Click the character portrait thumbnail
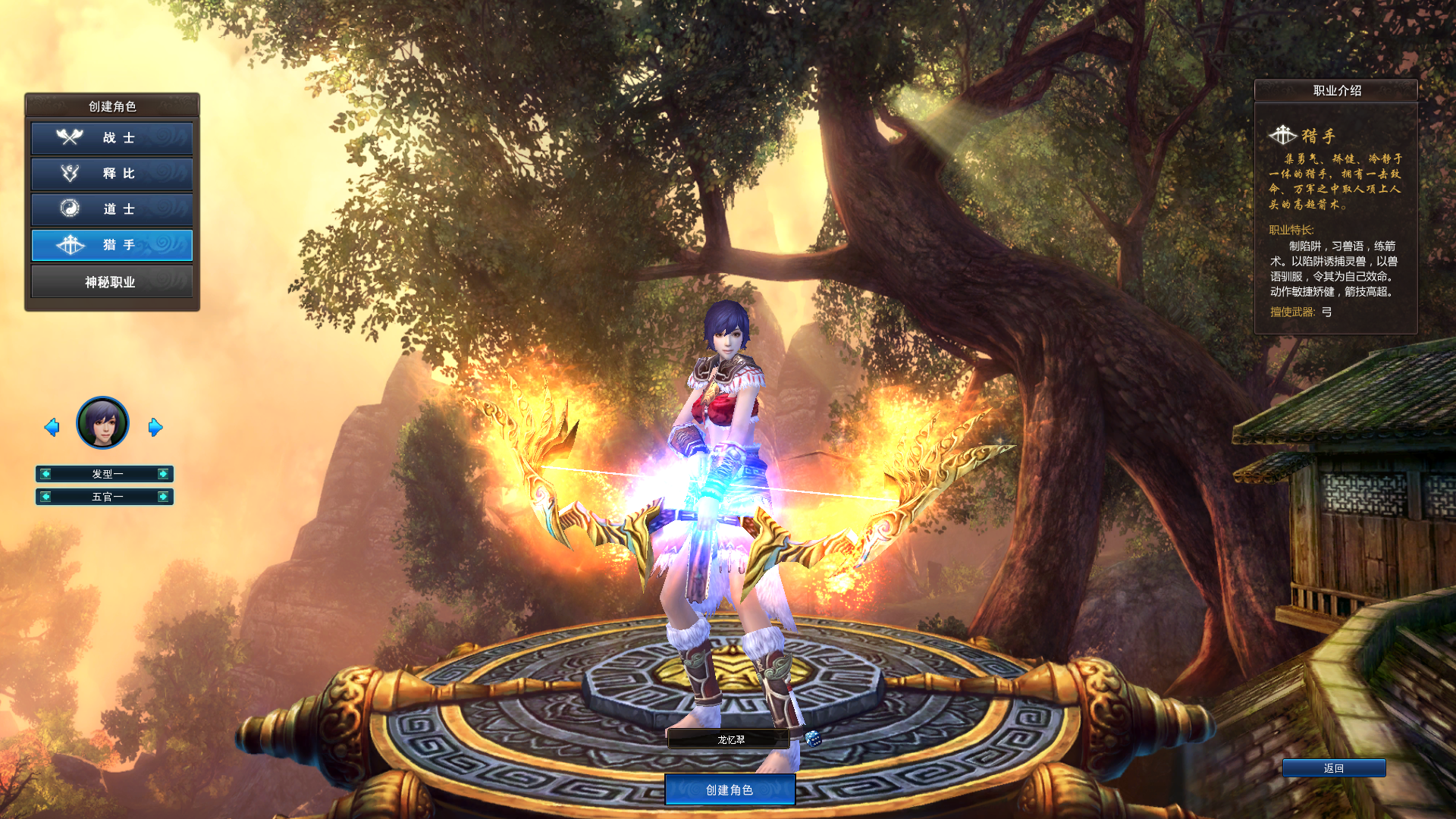The image size is (1456, 819). (x=104, y=422)
